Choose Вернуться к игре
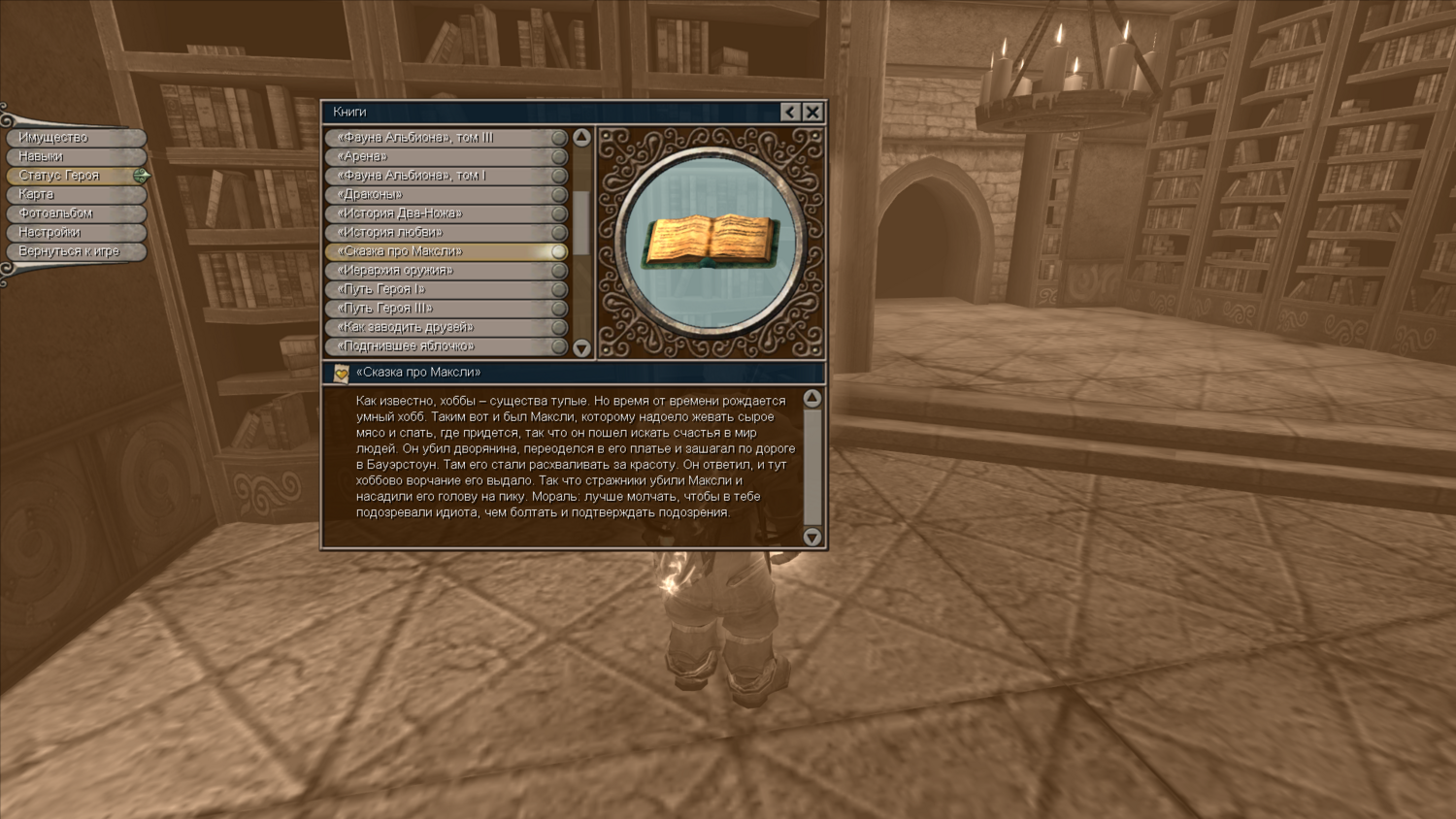1456x819 pixels. 75,251
